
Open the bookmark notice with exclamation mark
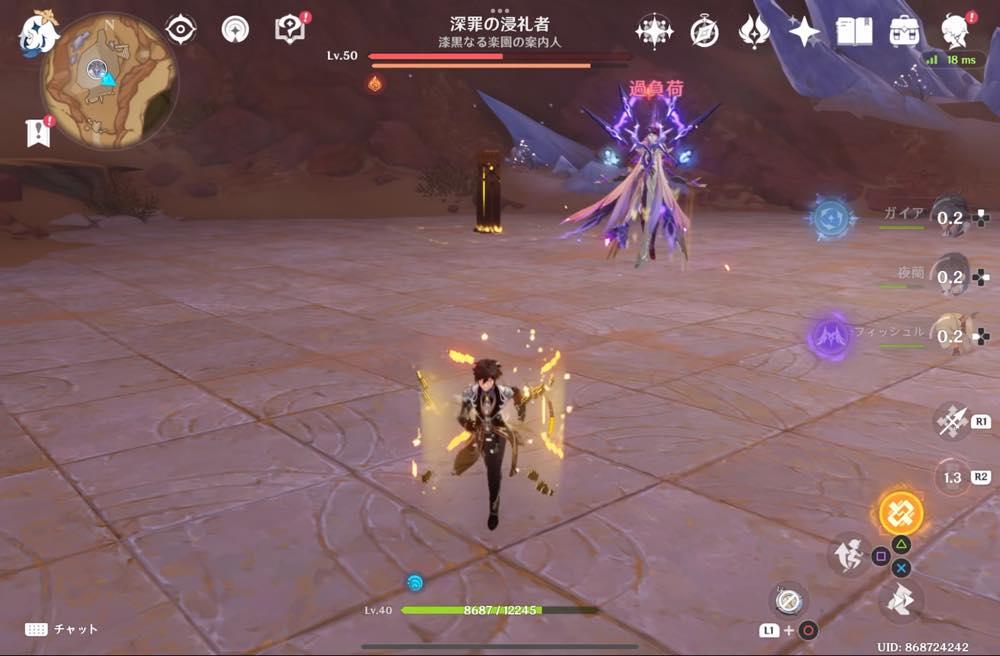point(38,133)
